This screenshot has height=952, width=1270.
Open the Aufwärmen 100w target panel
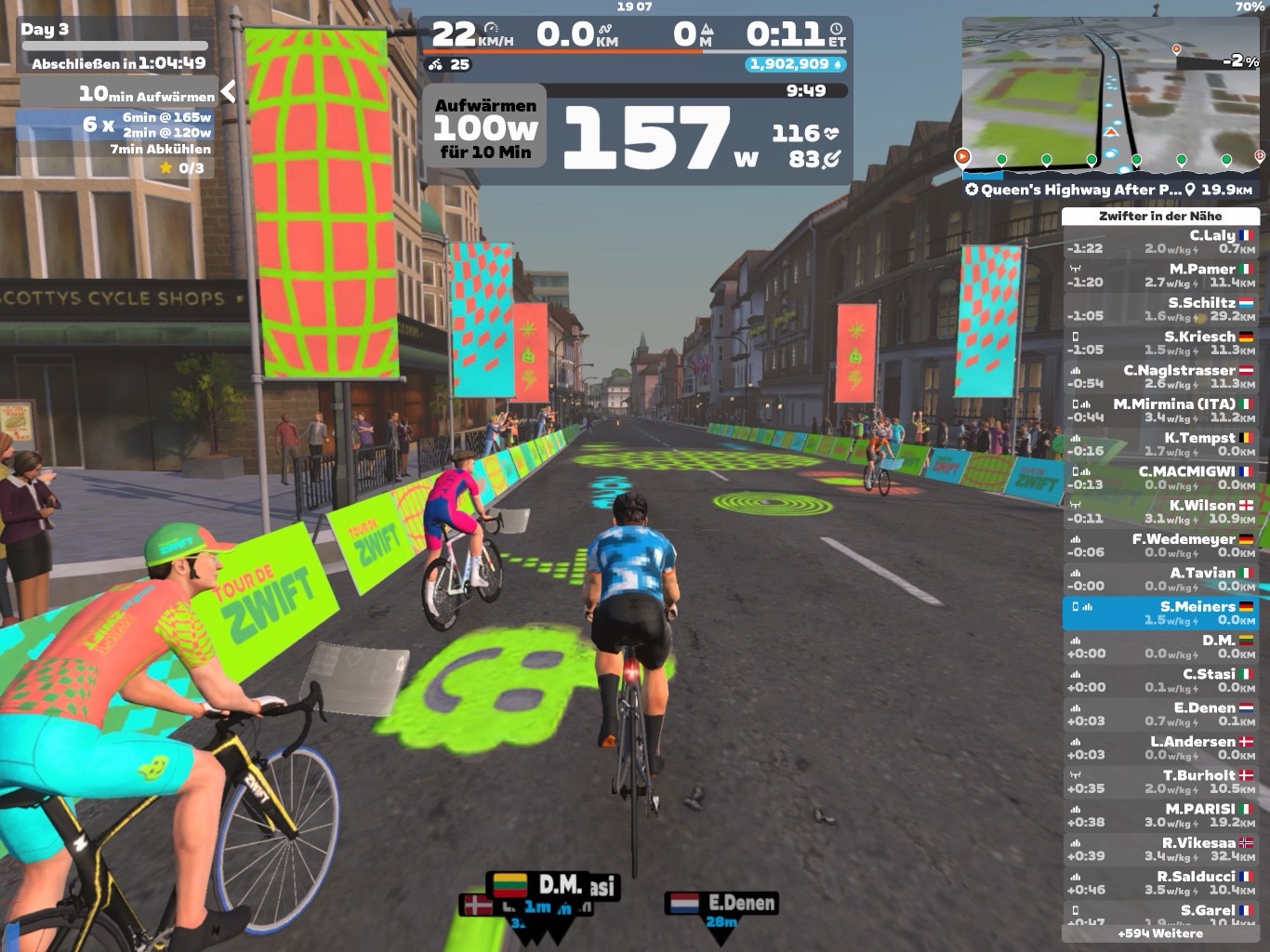coord(484,128)
